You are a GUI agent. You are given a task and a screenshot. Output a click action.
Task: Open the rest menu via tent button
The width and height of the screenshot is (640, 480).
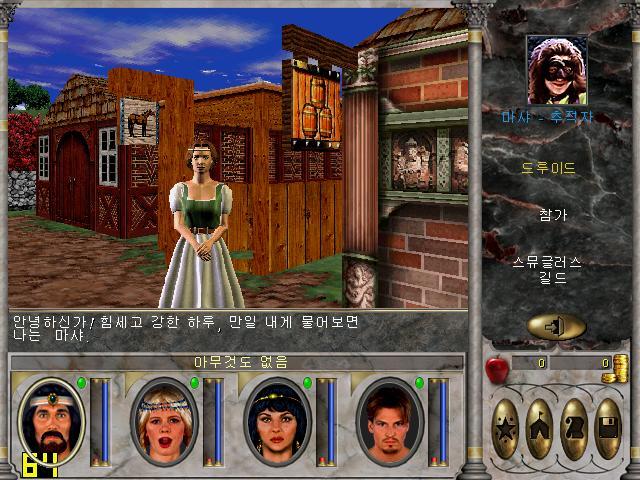tap(540, 428)
